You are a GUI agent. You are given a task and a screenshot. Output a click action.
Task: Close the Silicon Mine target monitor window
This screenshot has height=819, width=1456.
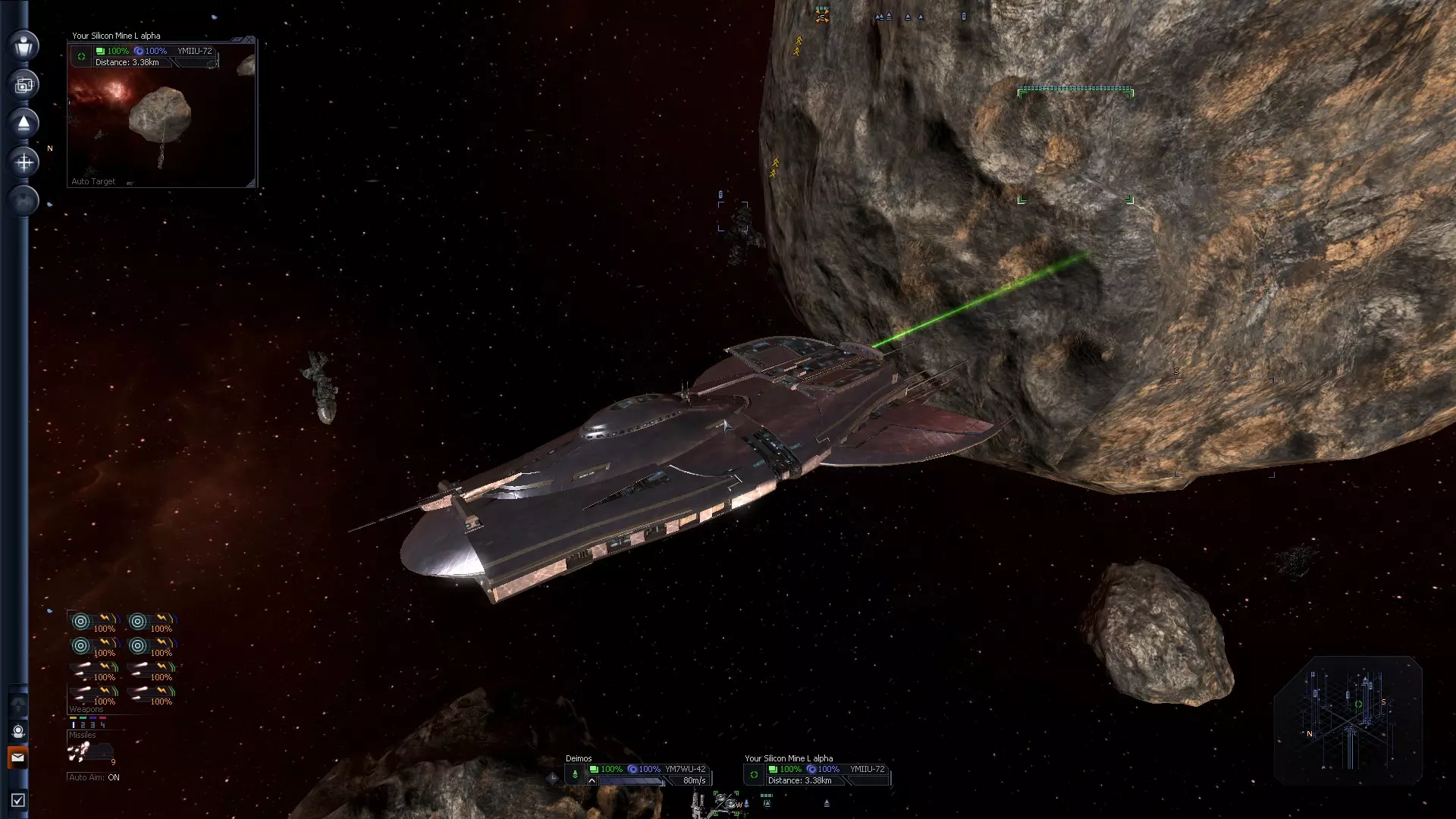[249, 39]
